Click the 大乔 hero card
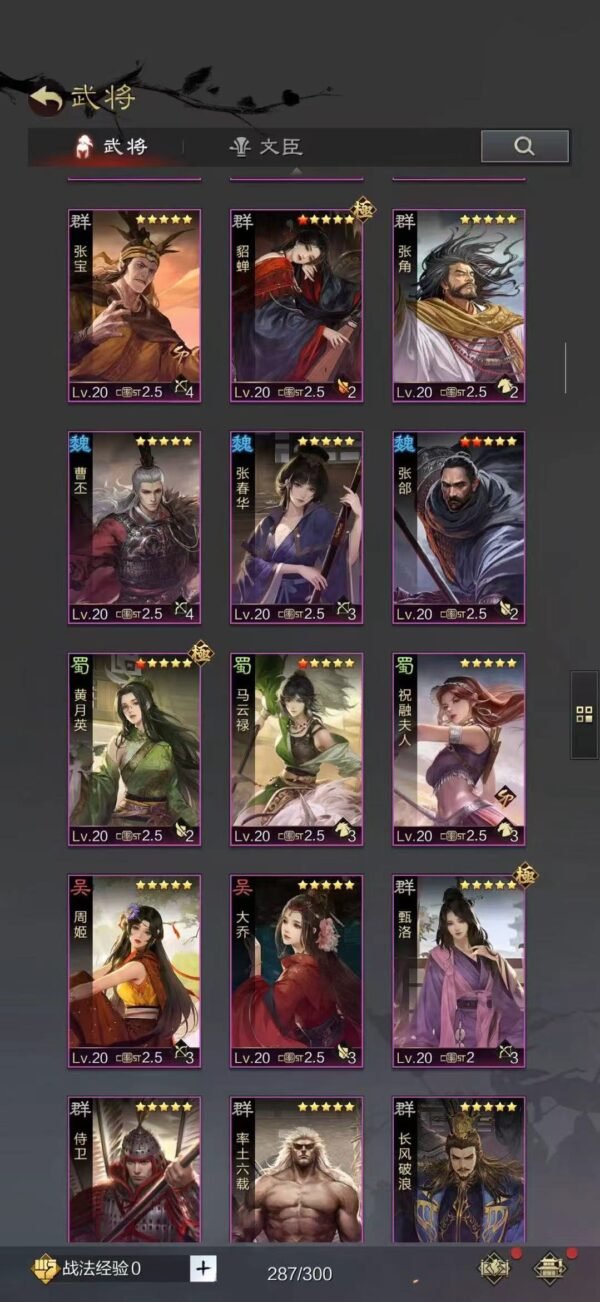The image size is (600, 1302). [x=296, y=971]
